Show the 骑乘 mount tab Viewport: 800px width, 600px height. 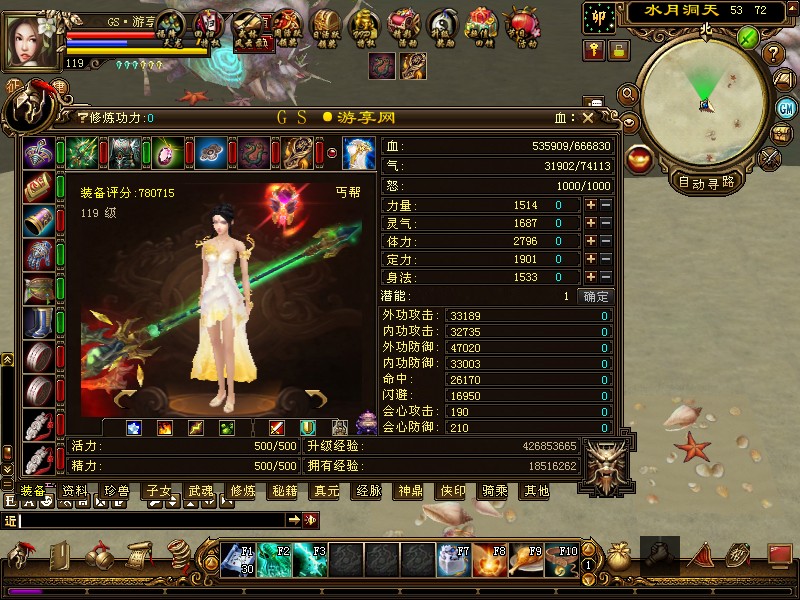pos(495,491)
